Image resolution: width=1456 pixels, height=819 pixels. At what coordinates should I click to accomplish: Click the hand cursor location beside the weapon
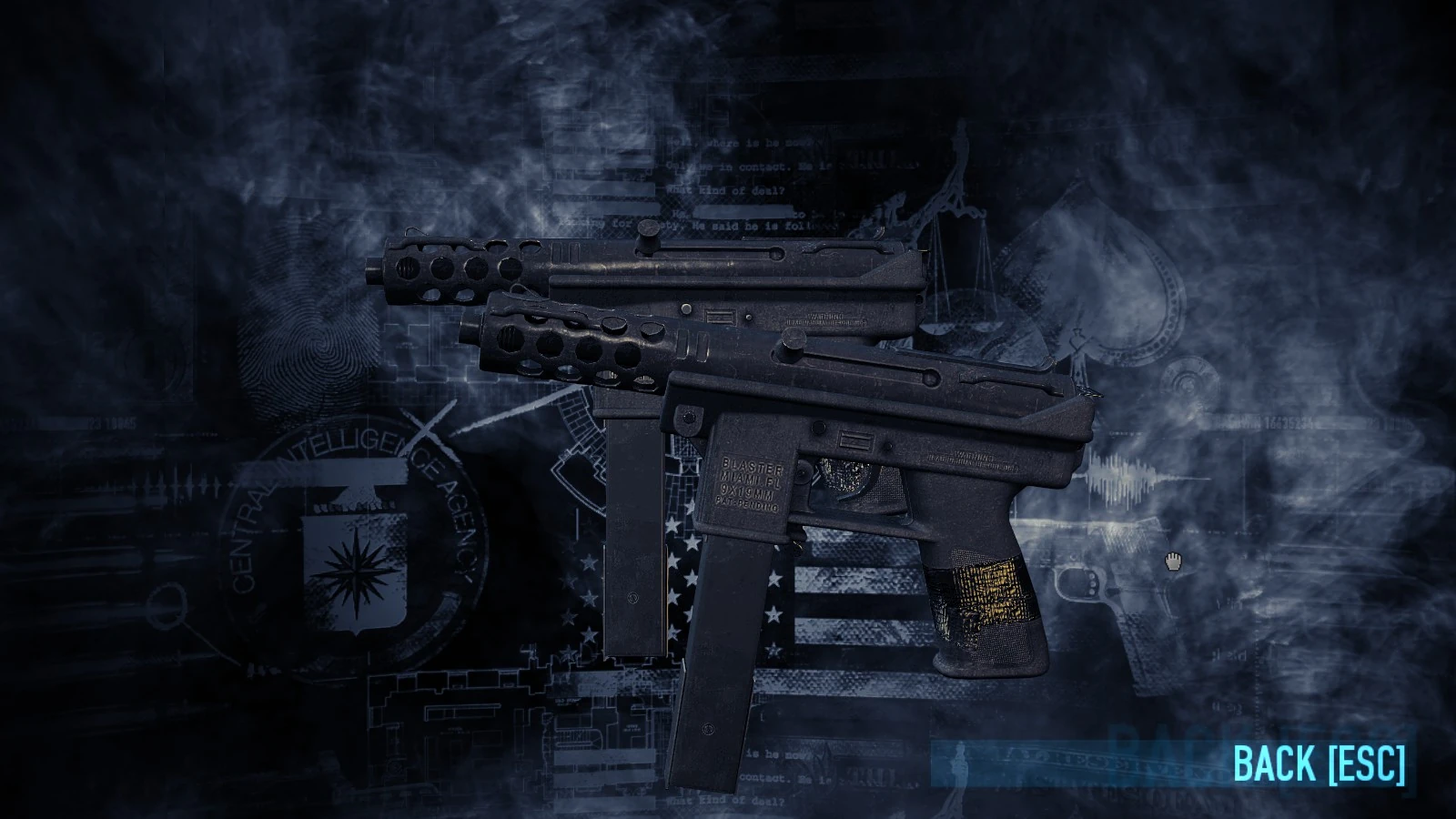[x=1174, y=562]
